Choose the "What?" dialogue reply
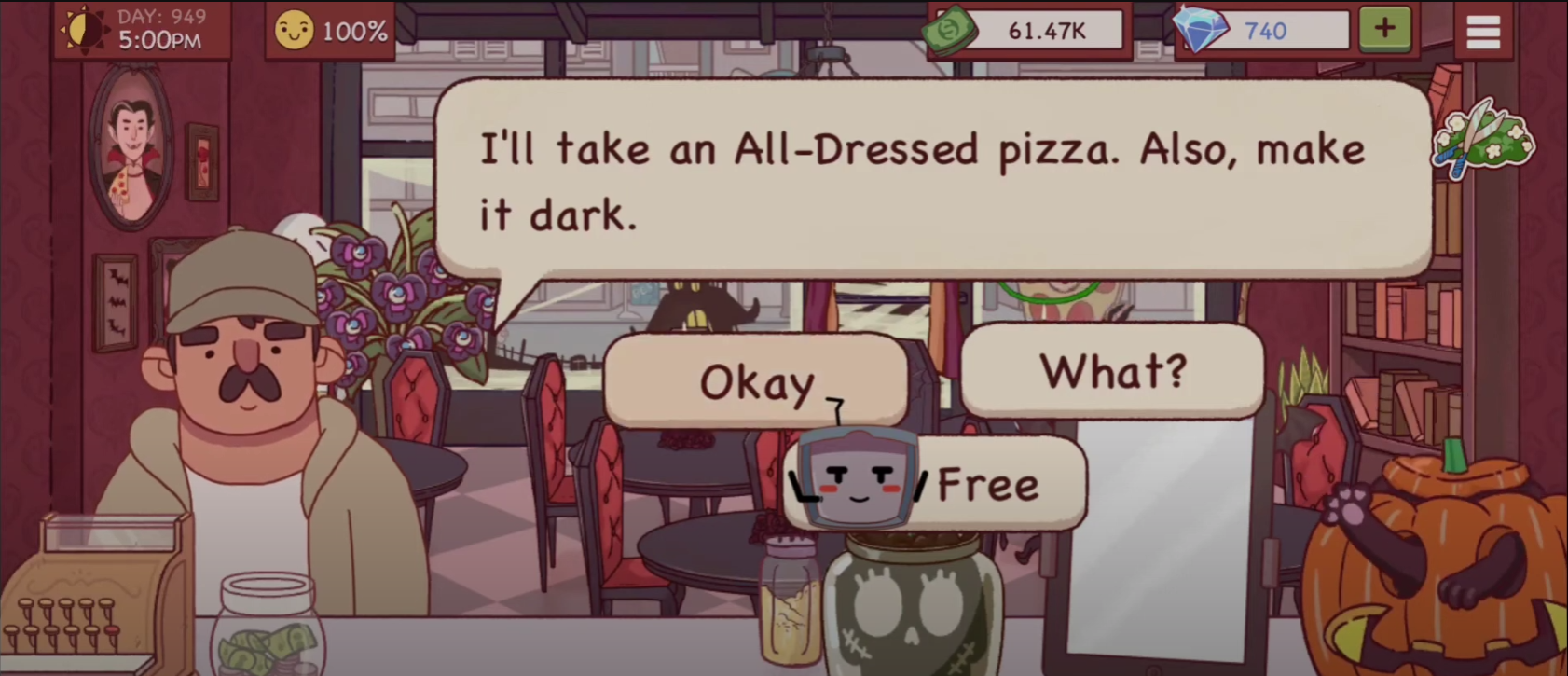Screen dimensions: 1568x676 [x=1112, y=371]
